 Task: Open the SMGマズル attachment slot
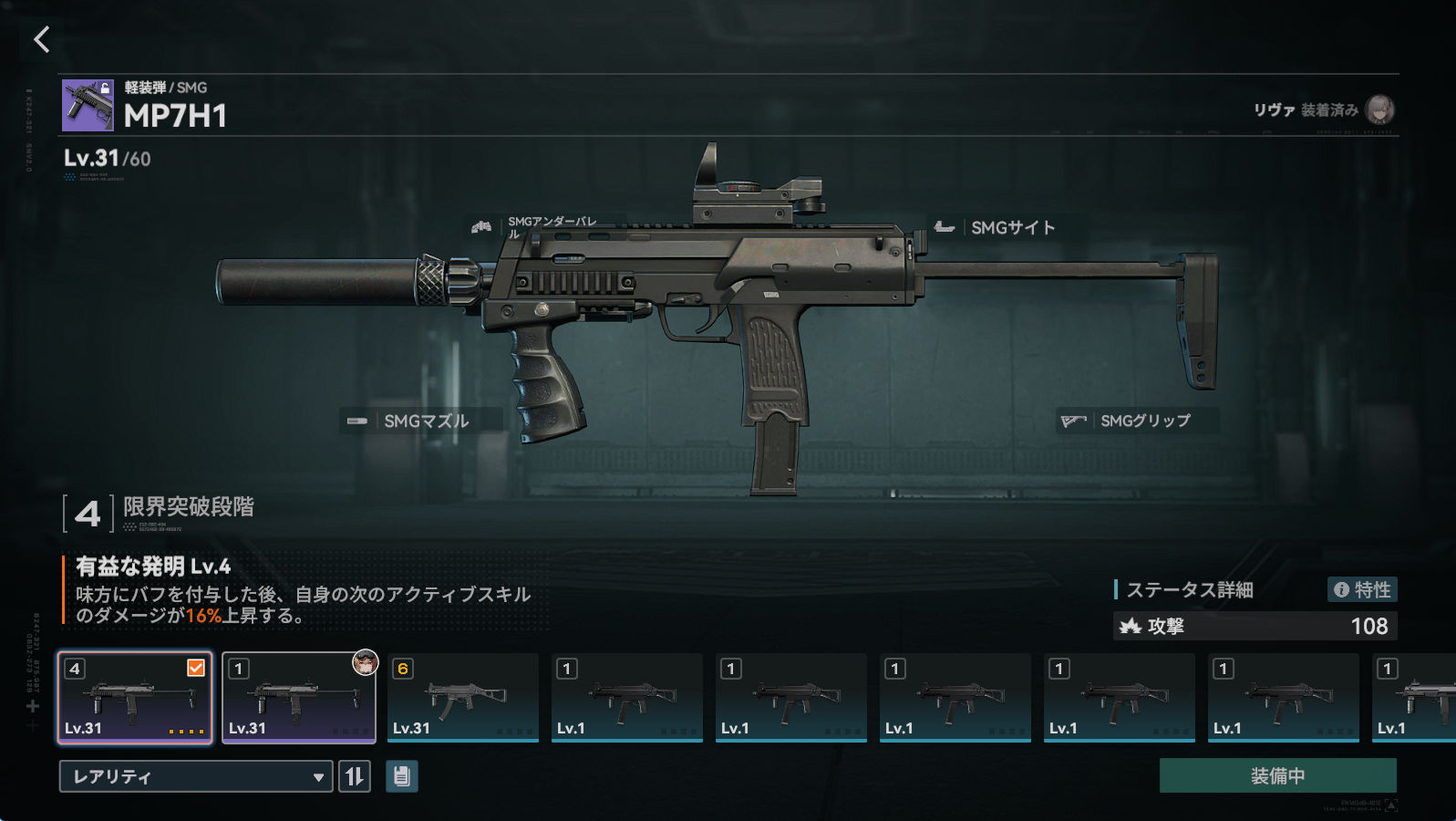click(420, 421)
